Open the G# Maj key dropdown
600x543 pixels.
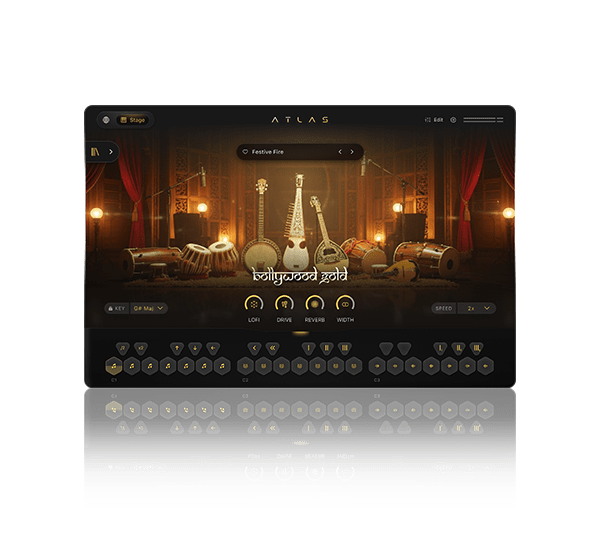148,308
